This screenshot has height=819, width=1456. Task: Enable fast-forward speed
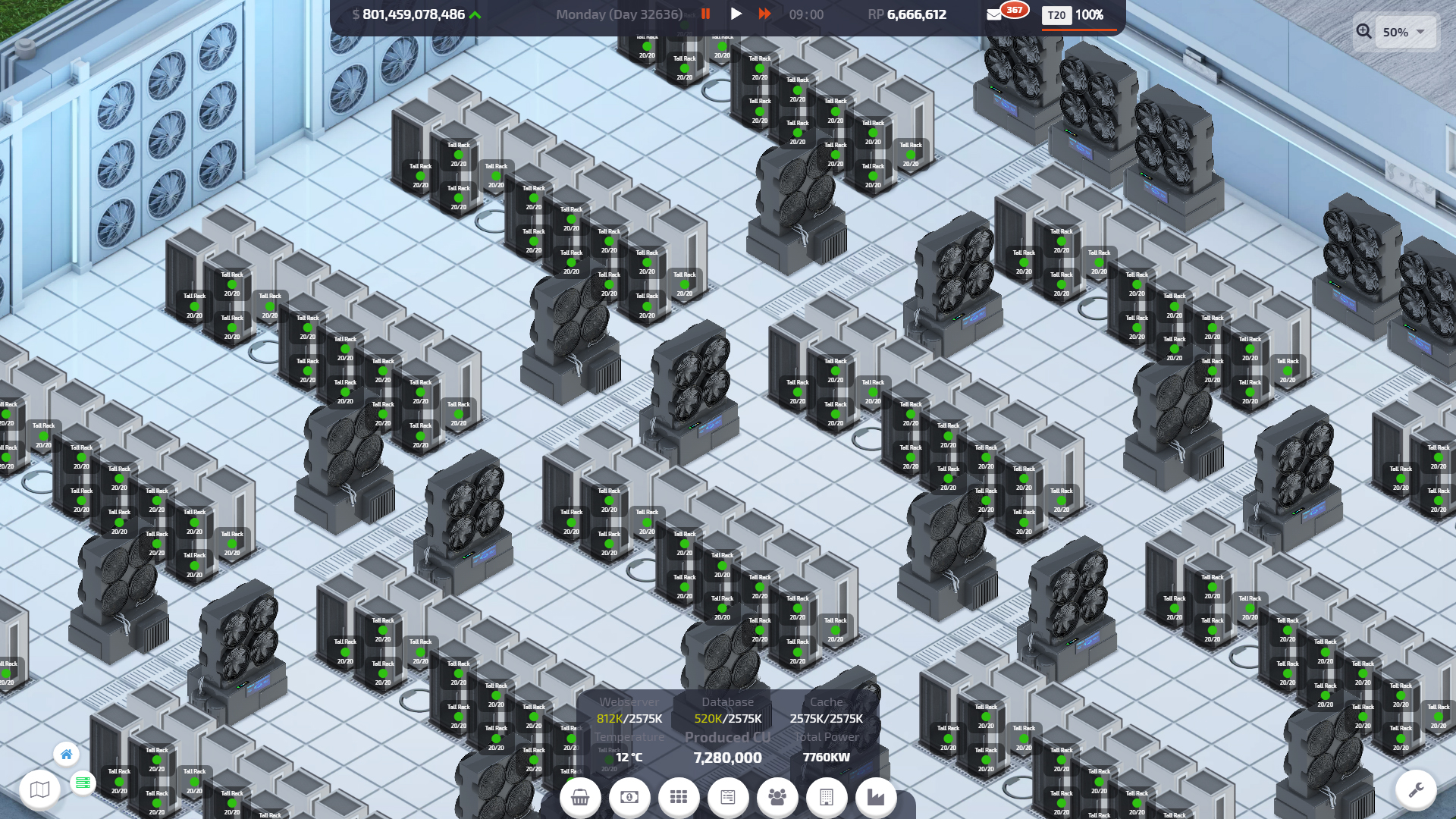tap(765, 14)
